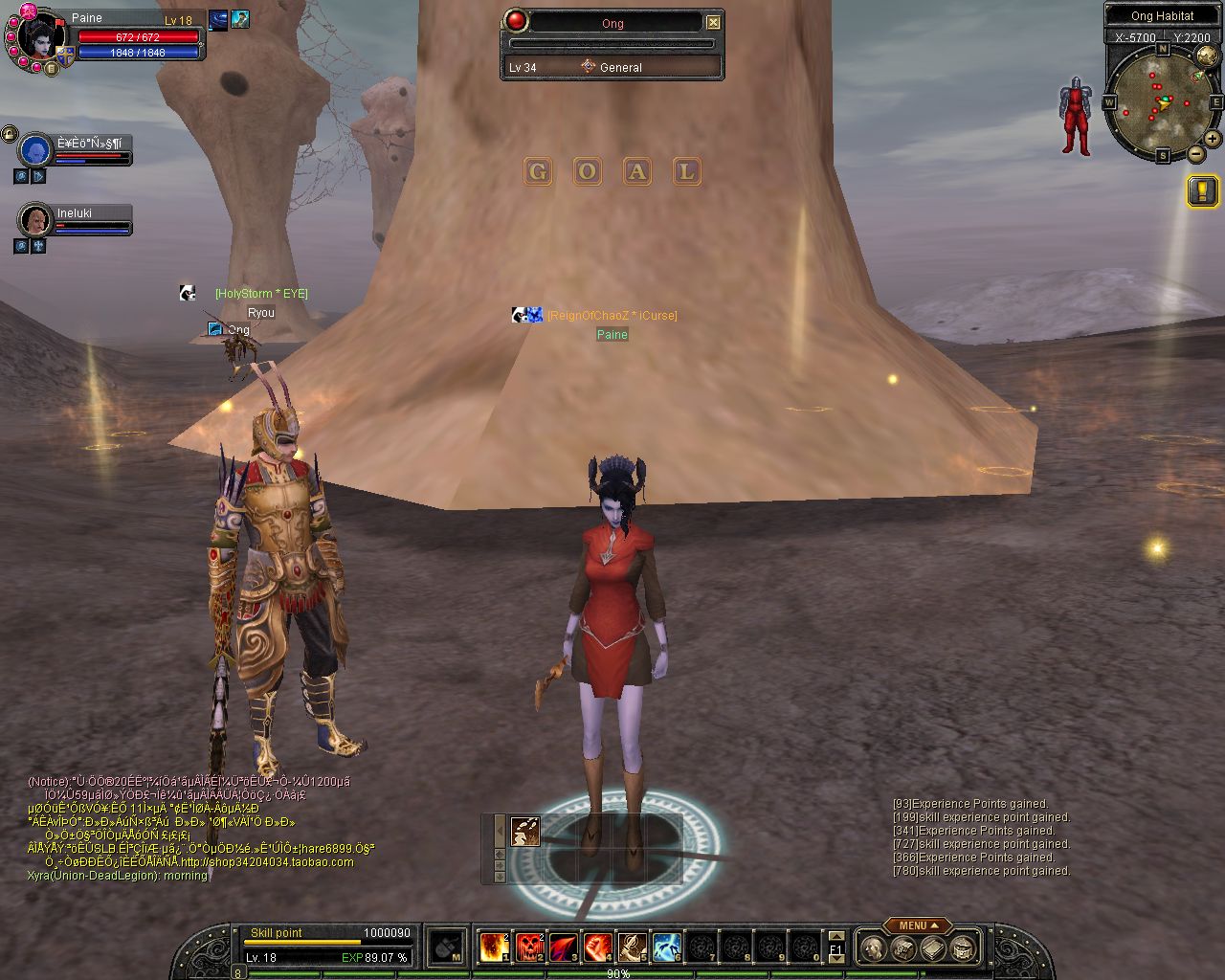Screen dimensions: 1225x980
Task: Zoom out the minimap with minus button
Action: pos(1195,154)
